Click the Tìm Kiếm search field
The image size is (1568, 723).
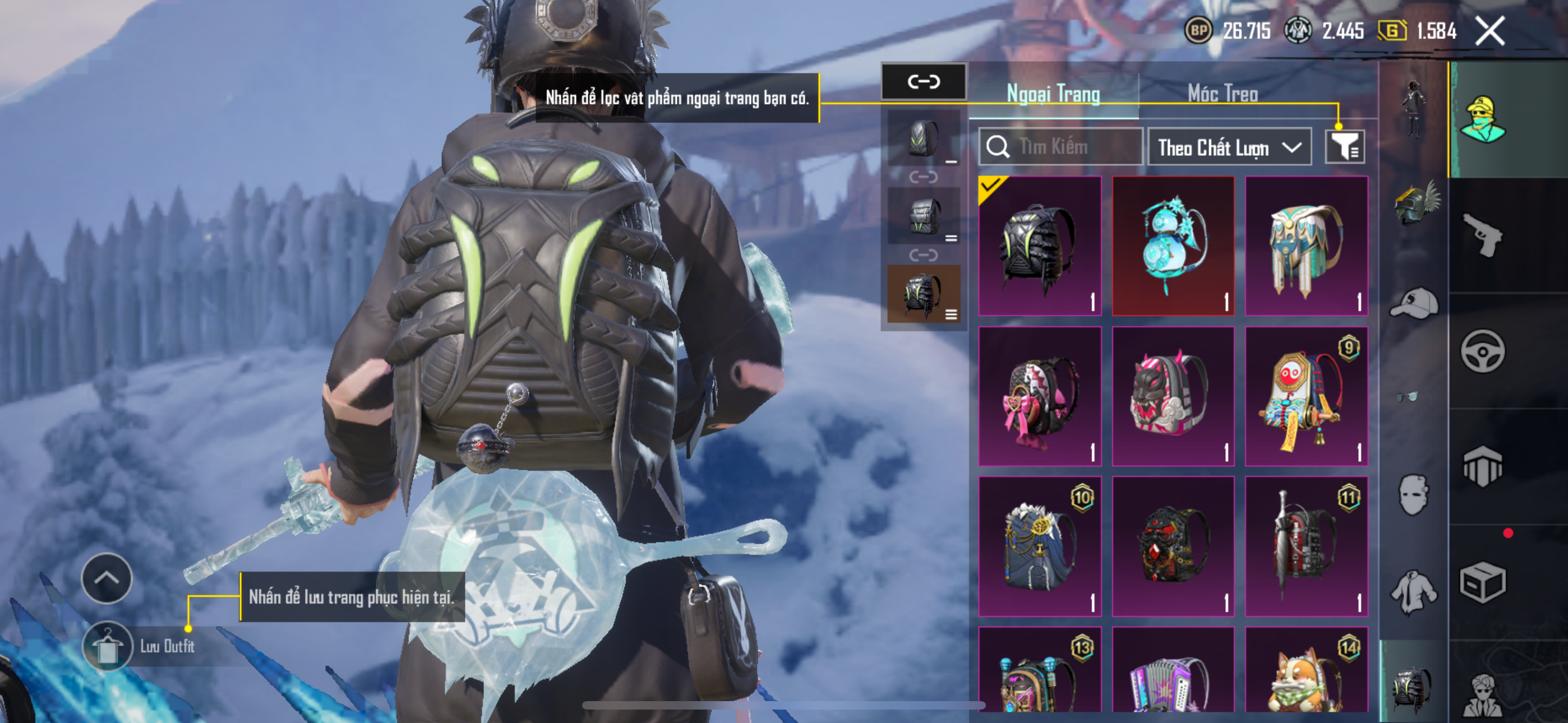tap(1060, 147)
